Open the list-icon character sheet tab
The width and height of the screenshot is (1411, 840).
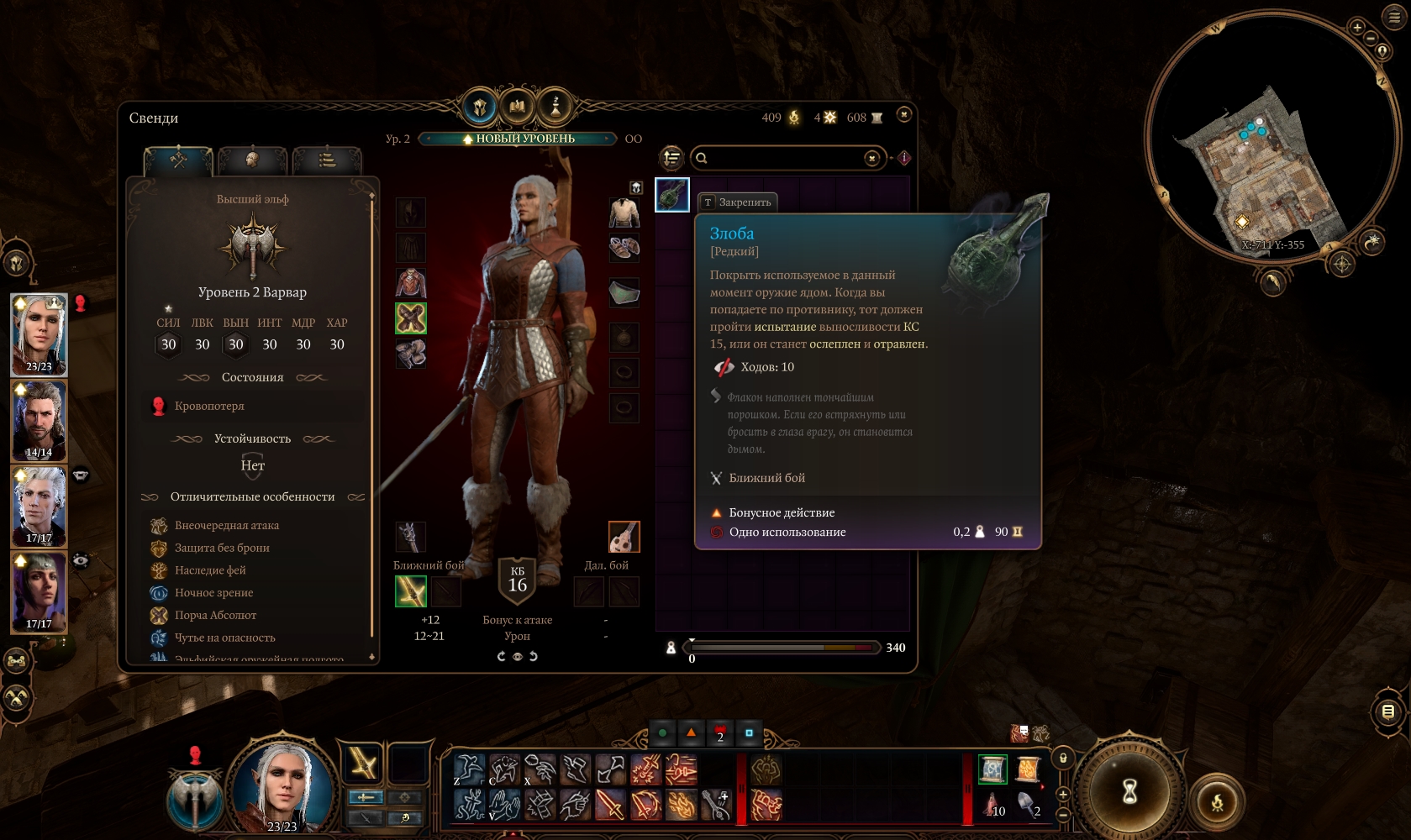click(327, 159)
